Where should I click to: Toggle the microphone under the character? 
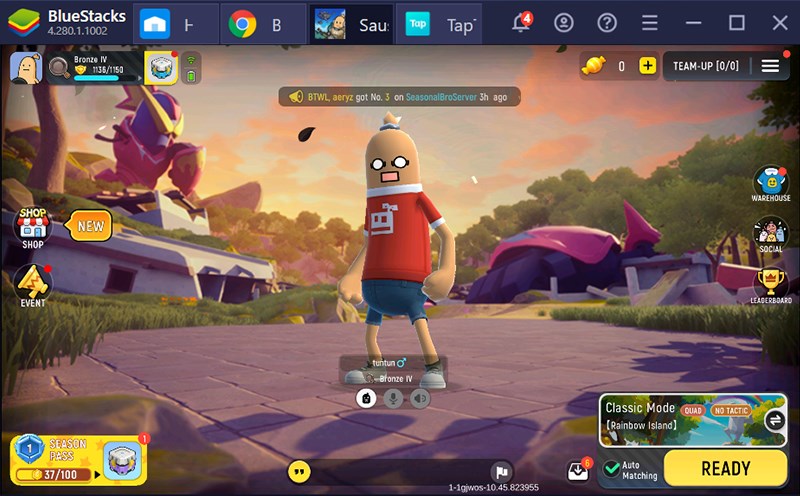click(x=394, y=398)
